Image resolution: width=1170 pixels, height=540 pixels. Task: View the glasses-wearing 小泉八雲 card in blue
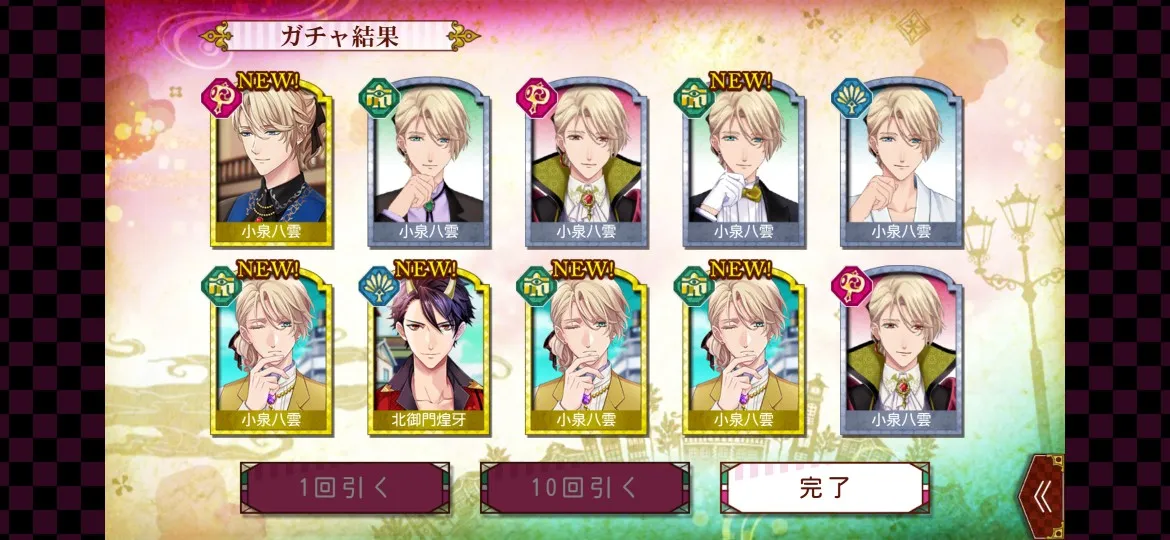(271, 162)
